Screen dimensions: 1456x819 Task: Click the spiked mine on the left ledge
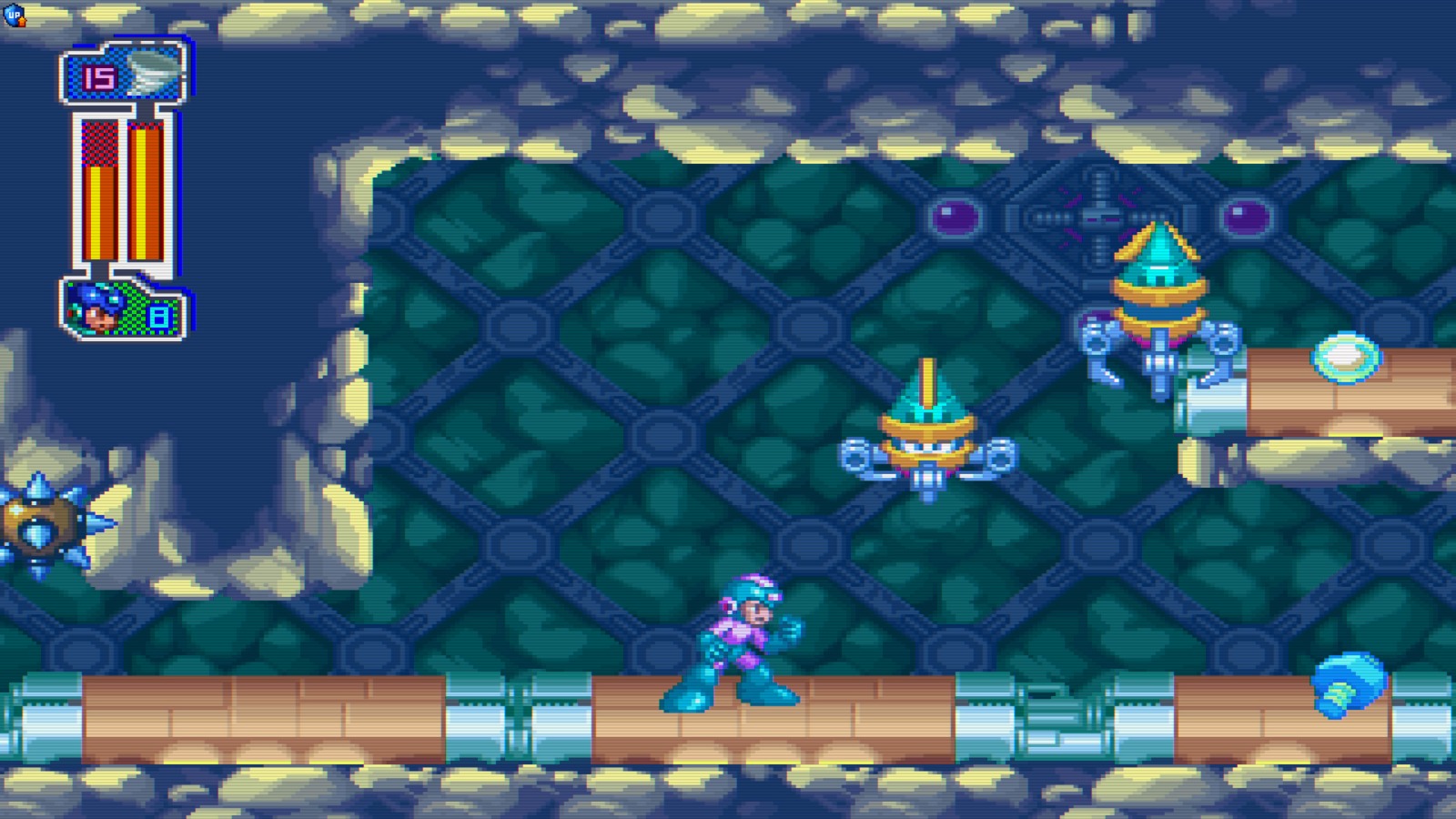click(41, 523)
